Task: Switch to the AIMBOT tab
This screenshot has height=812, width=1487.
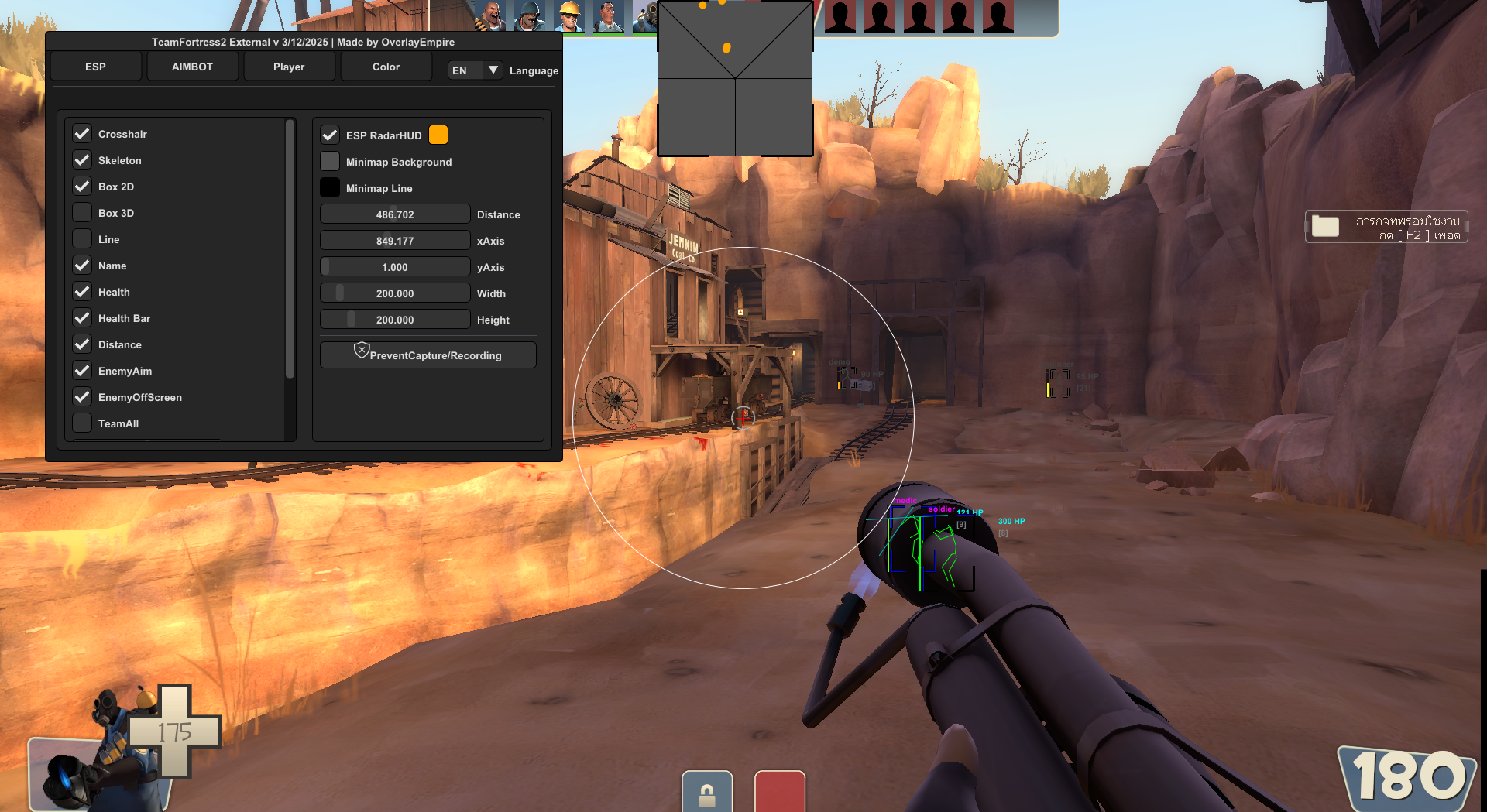Action: (192, 67)
